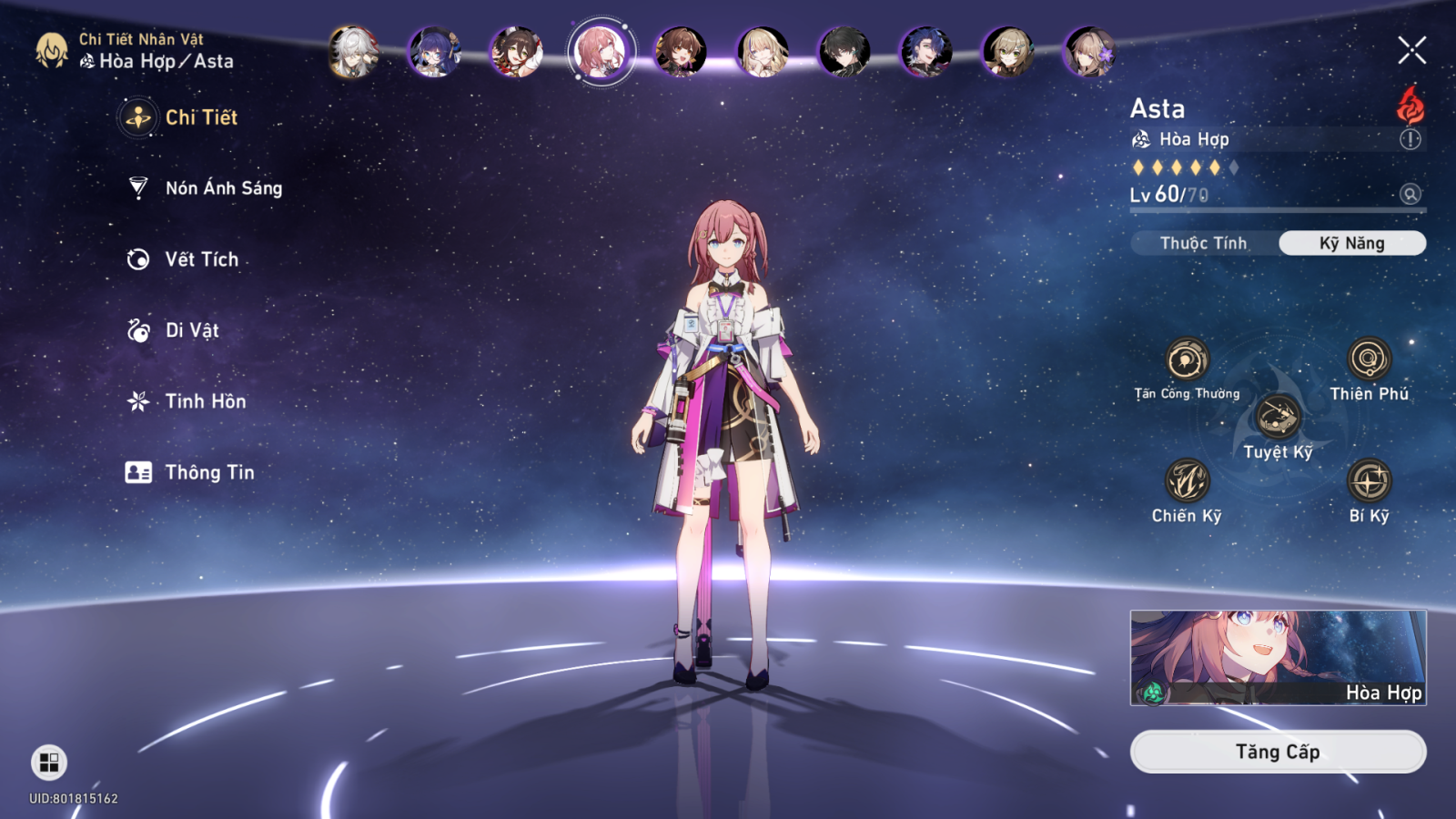
Task: Open the Hòa Hợp path banner
Action: tap(1278, 658)
